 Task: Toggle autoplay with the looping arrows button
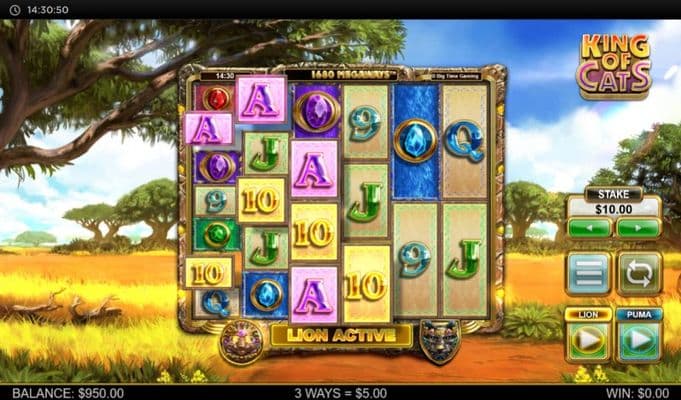[x=637, y=273]
